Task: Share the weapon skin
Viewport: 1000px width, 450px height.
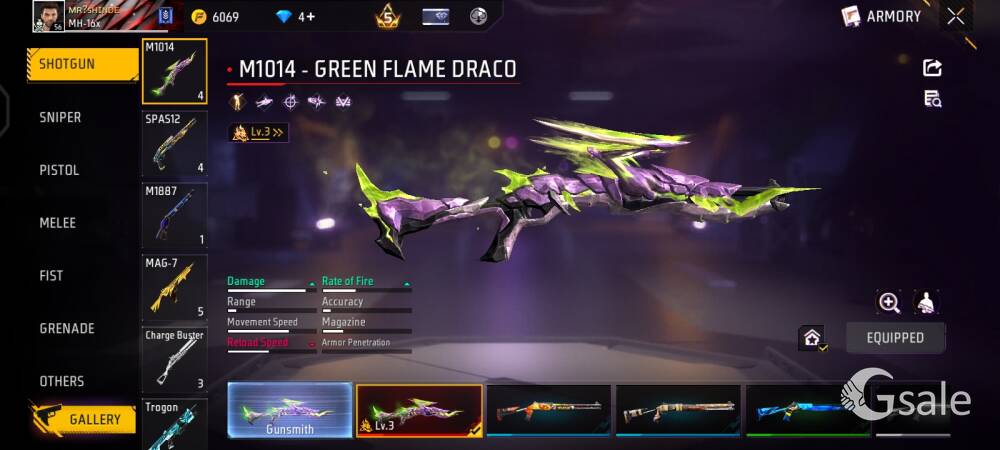Action: (x=932, y=68)
